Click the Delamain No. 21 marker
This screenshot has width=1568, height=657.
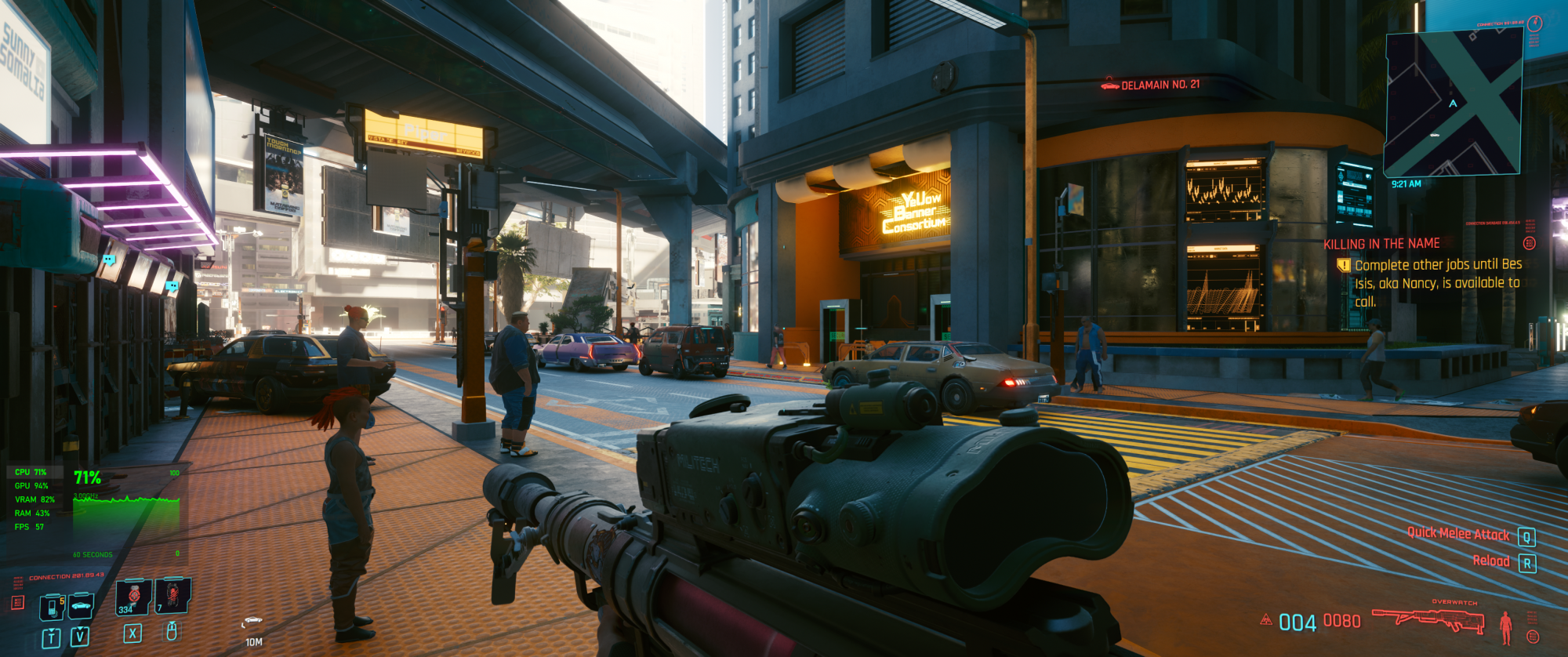click(1151, 85)
